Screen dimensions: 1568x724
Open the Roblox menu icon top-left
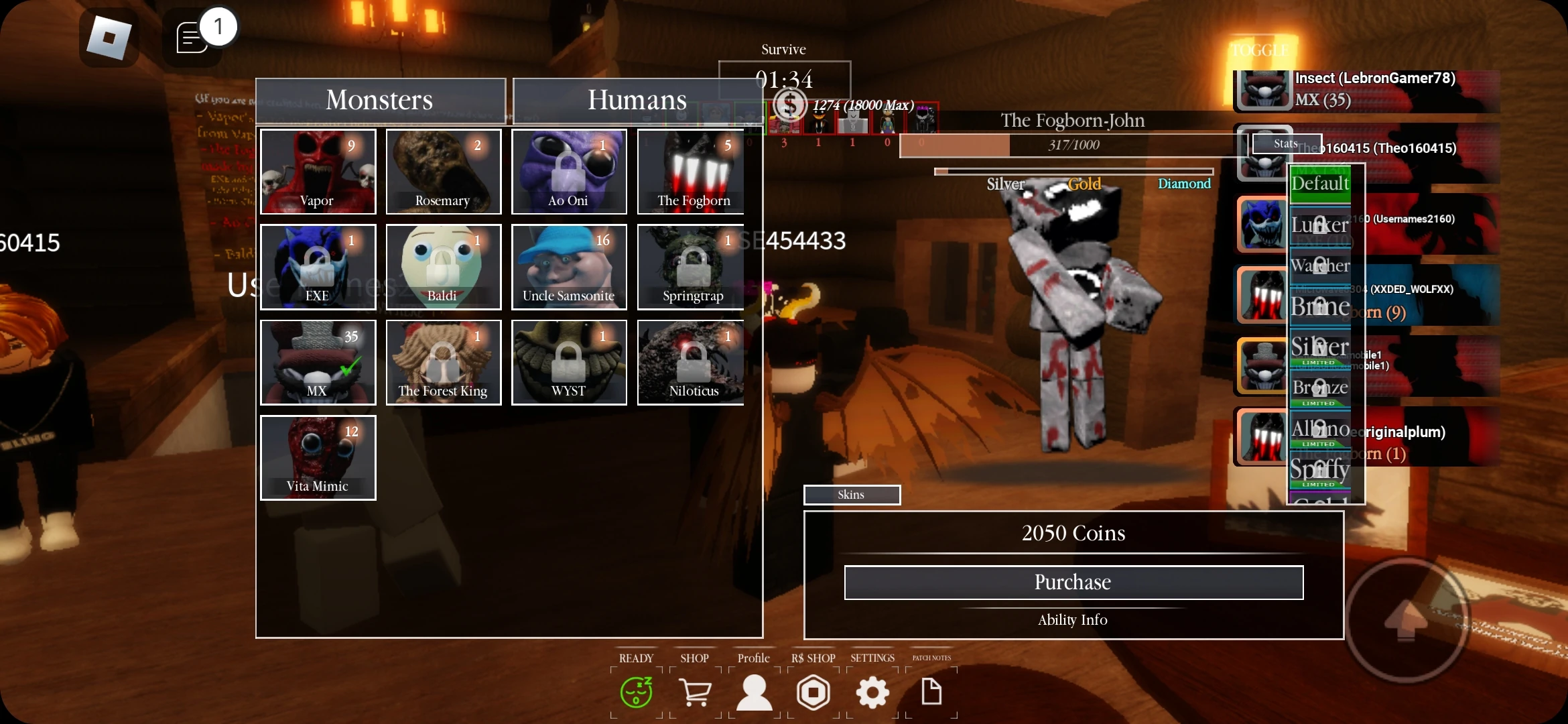coord(109,37)
